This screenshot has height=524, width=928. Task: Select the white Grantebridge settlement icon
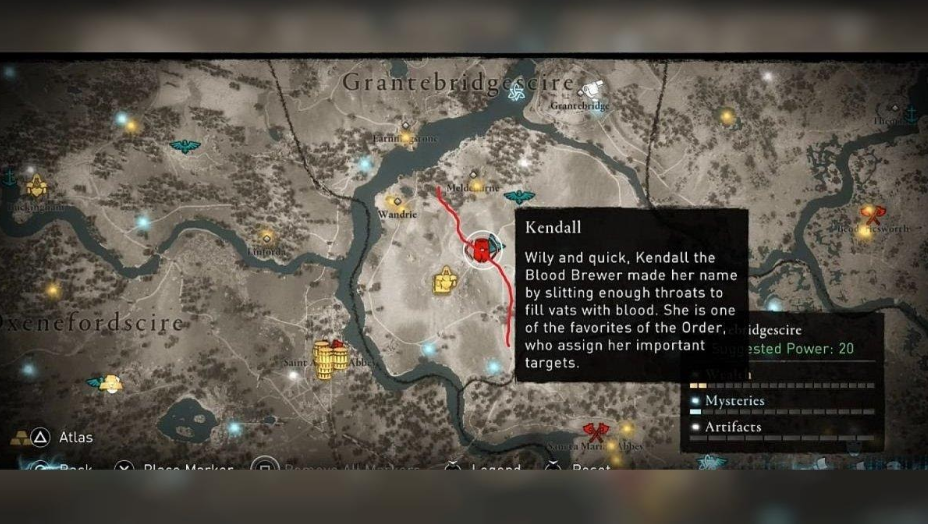(593, 90)
